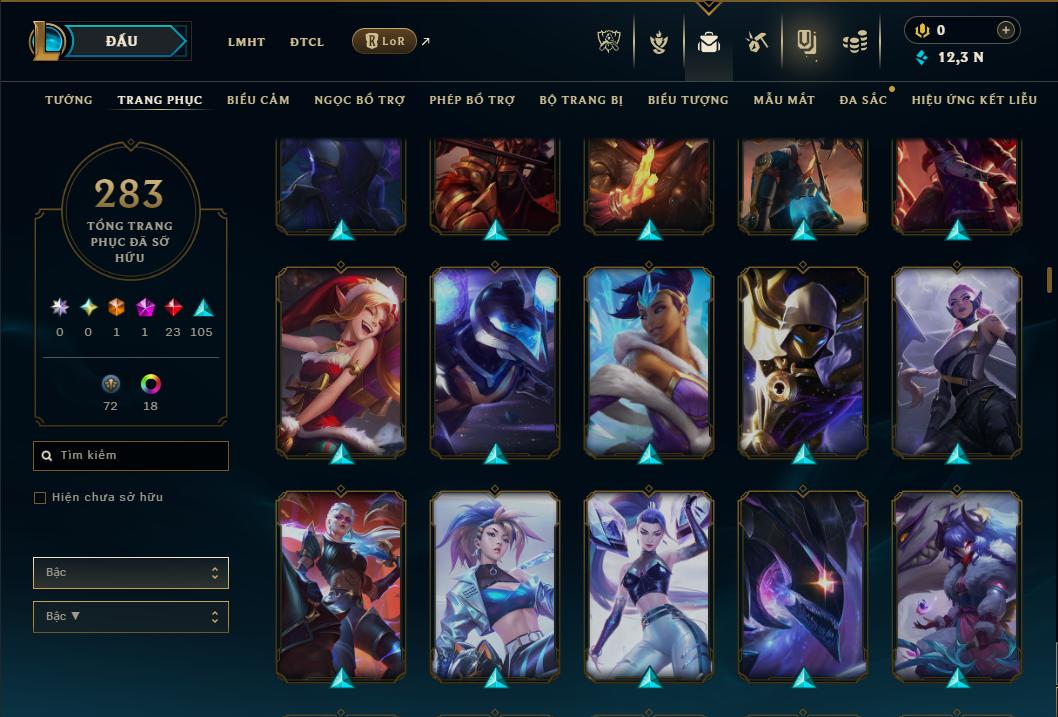Open the BIỂU TƯỢNG icons tab
This screenshot has width=1058, height=717.
[x=688, y=100]
